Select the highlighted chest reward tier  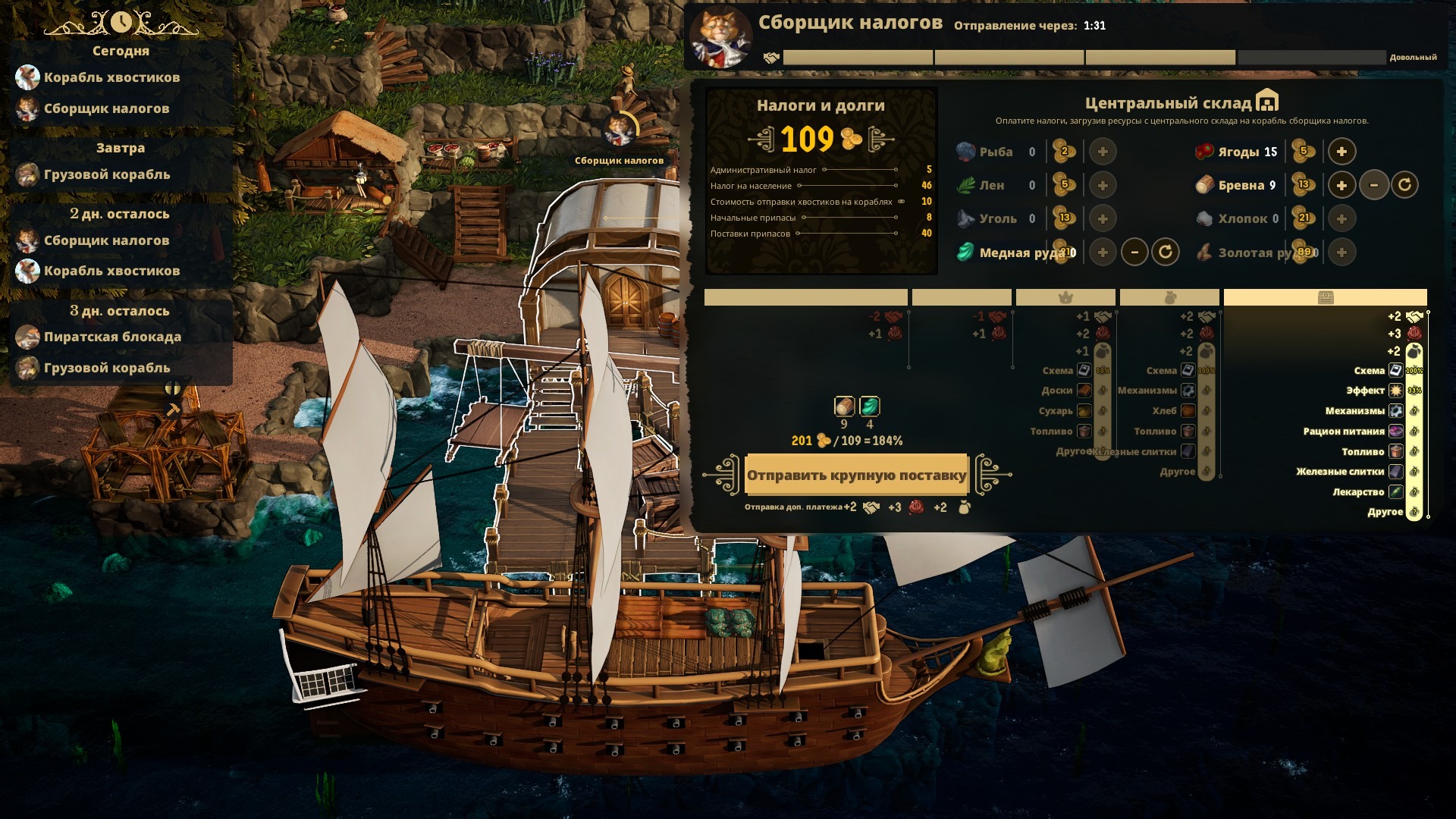(1325, 297)
